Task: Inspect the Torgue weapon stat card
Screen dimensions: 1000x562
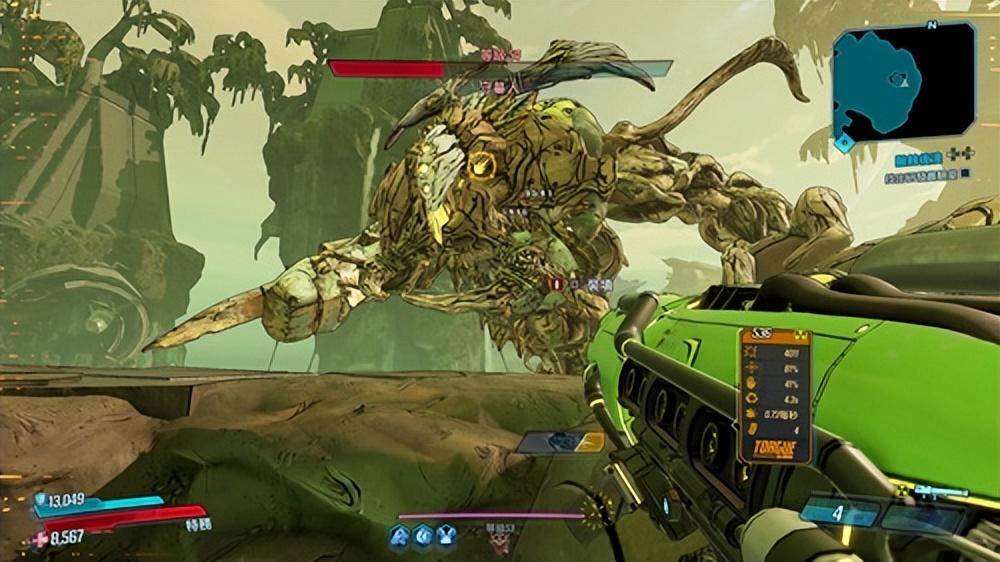Action: [774, 395]
